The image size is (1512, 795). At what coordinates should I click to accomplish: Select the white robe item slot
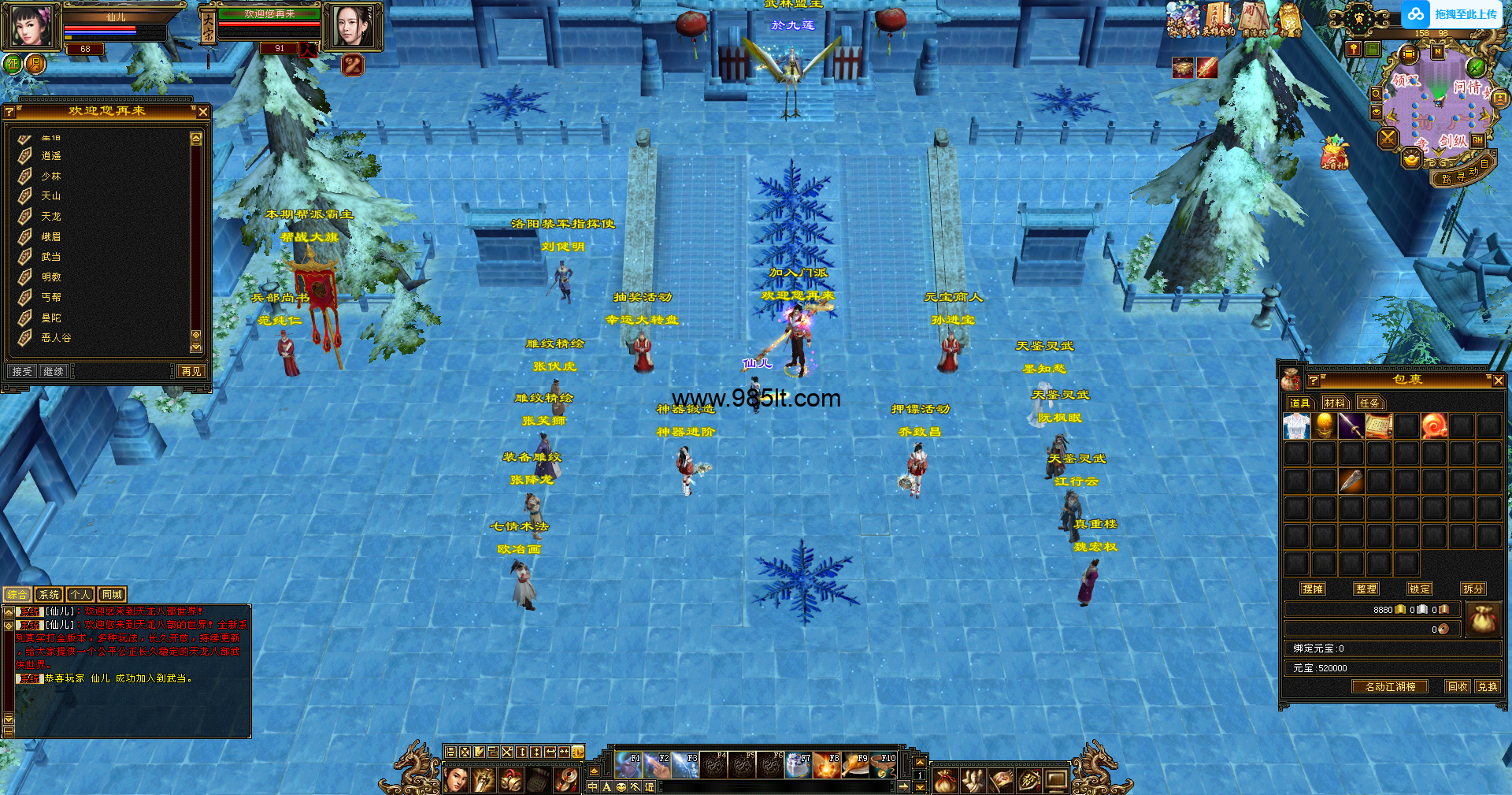point(1296,426)
